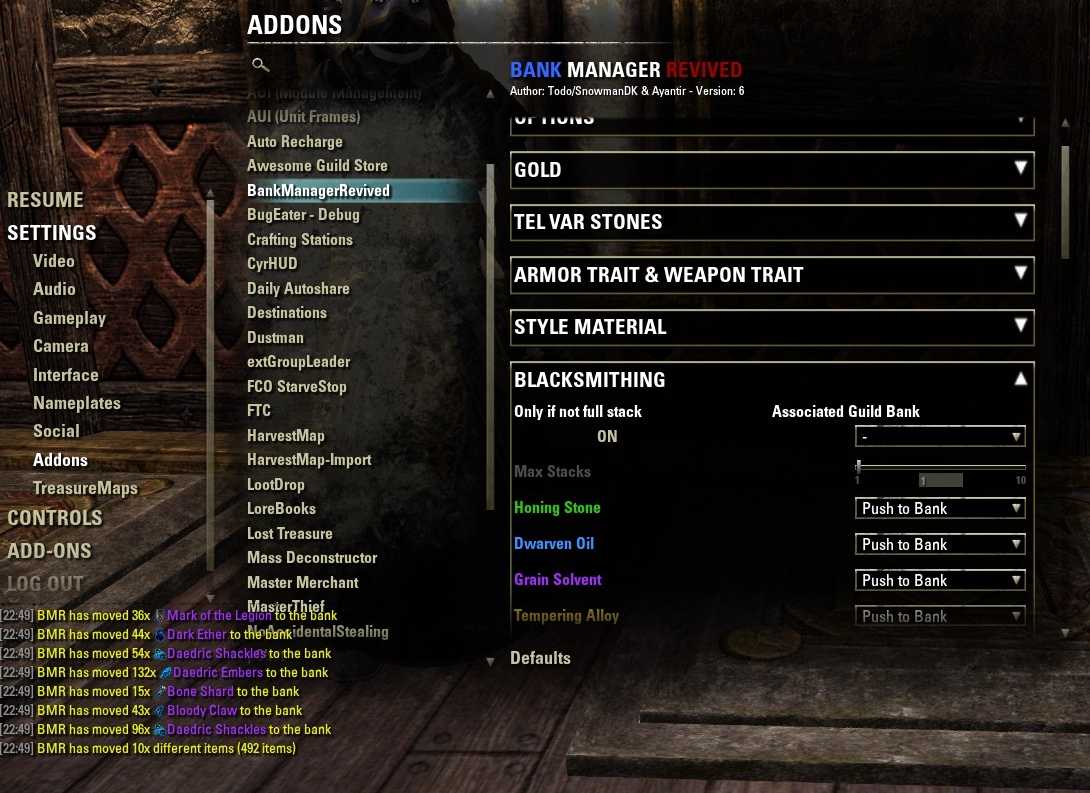Choose the Auto Recharge addon

click(295, 142)
